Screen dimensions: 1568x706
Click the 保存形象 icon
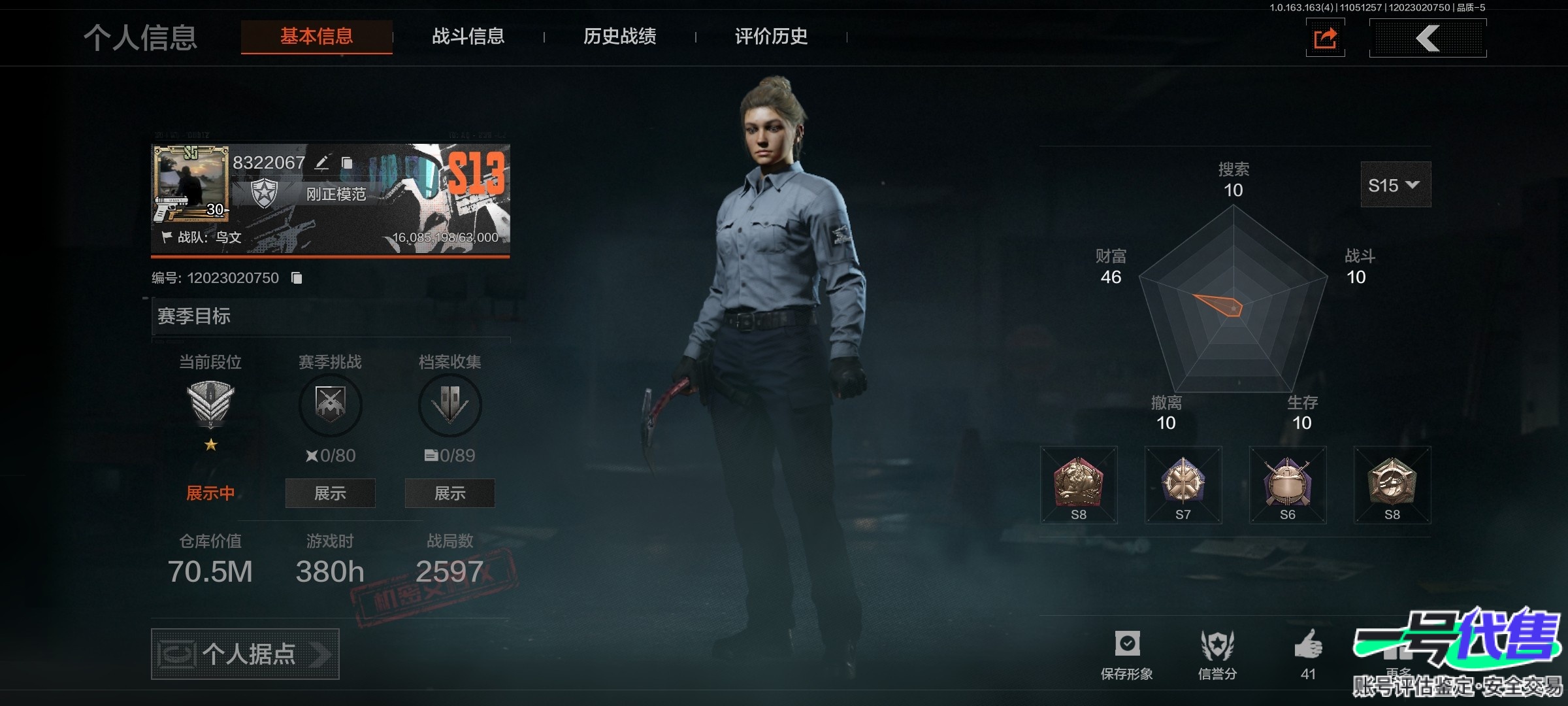[1127, 654]
